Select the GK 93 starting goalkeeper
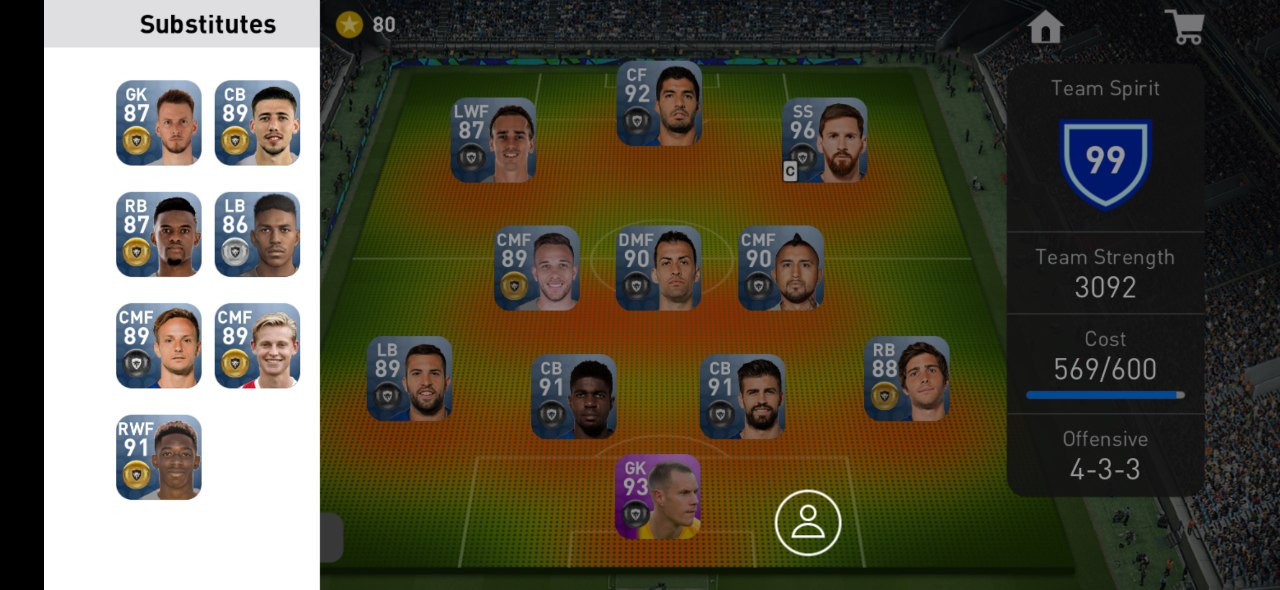Screen dimensions: 1280x590 [658, 497]
